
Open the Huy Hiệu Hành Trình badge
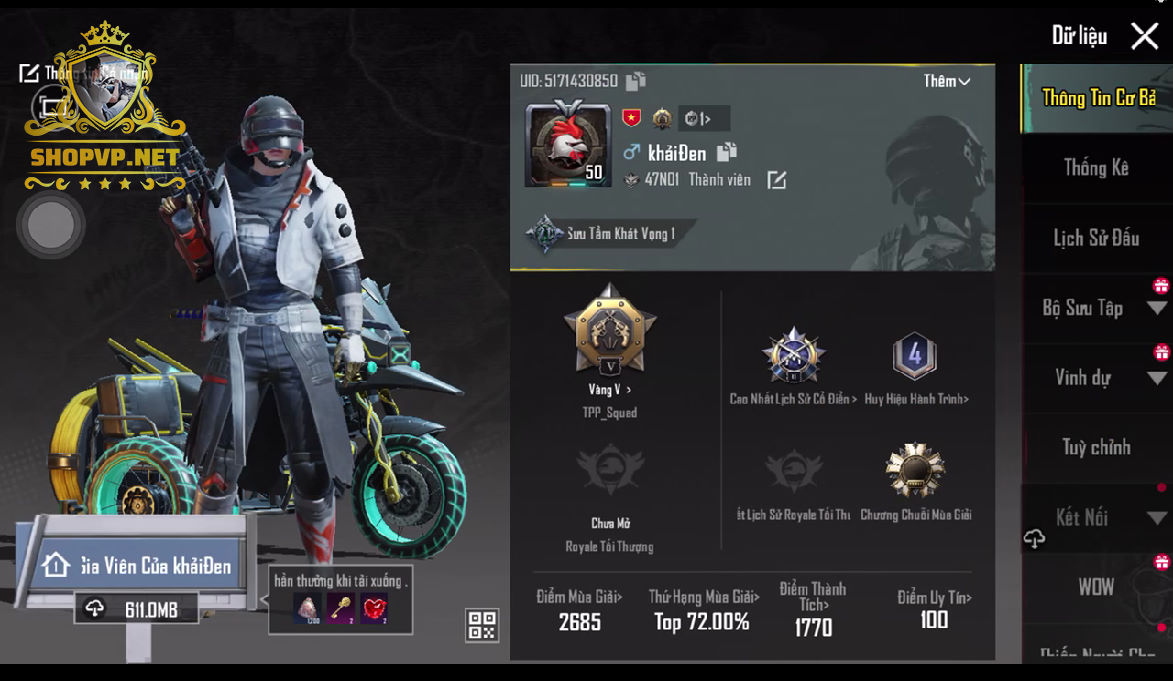(x=914, y=357)
